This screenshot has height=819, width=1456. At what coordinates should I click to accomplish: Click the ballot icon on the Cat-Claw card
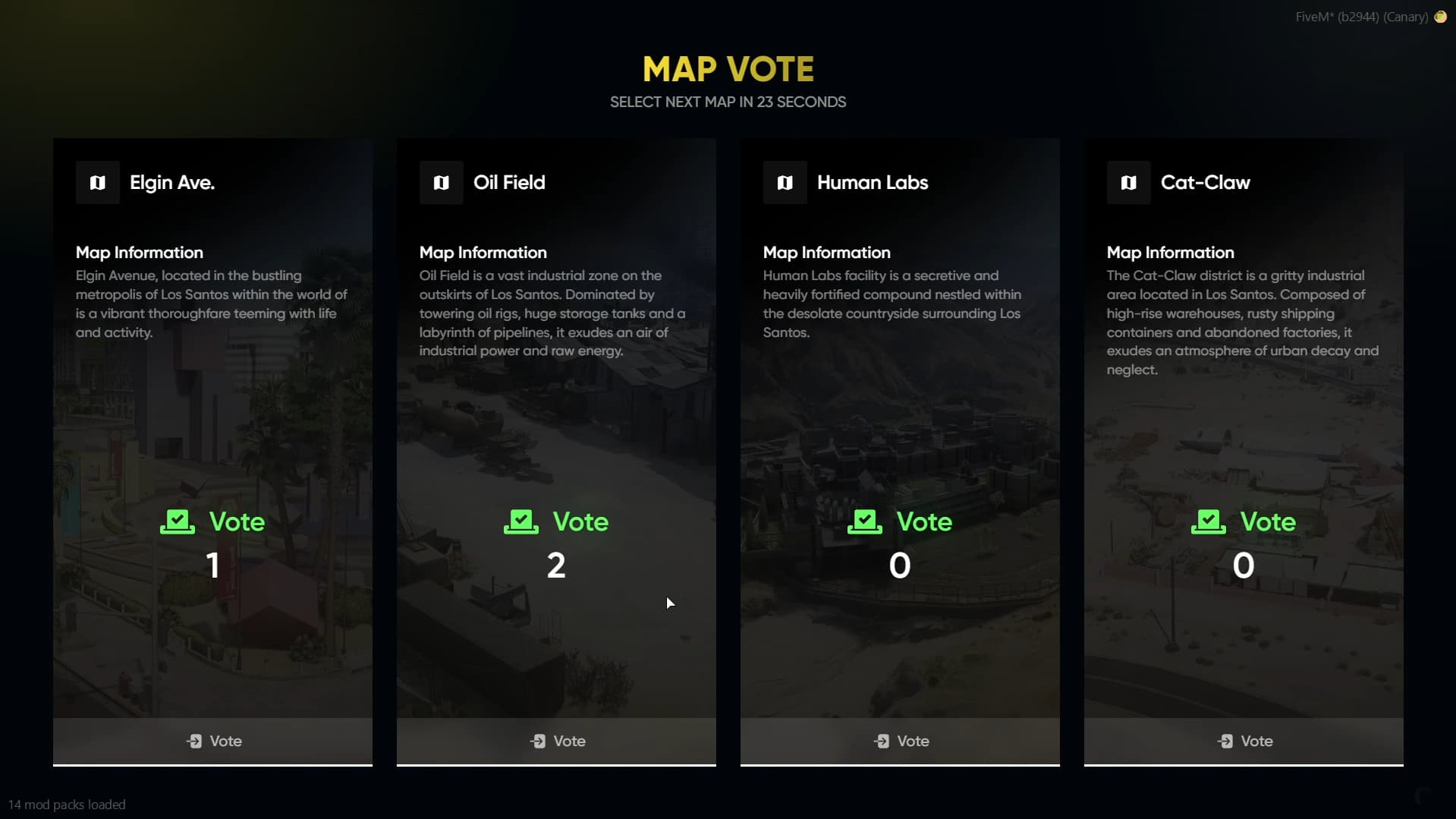click(x=1209, y=521)
